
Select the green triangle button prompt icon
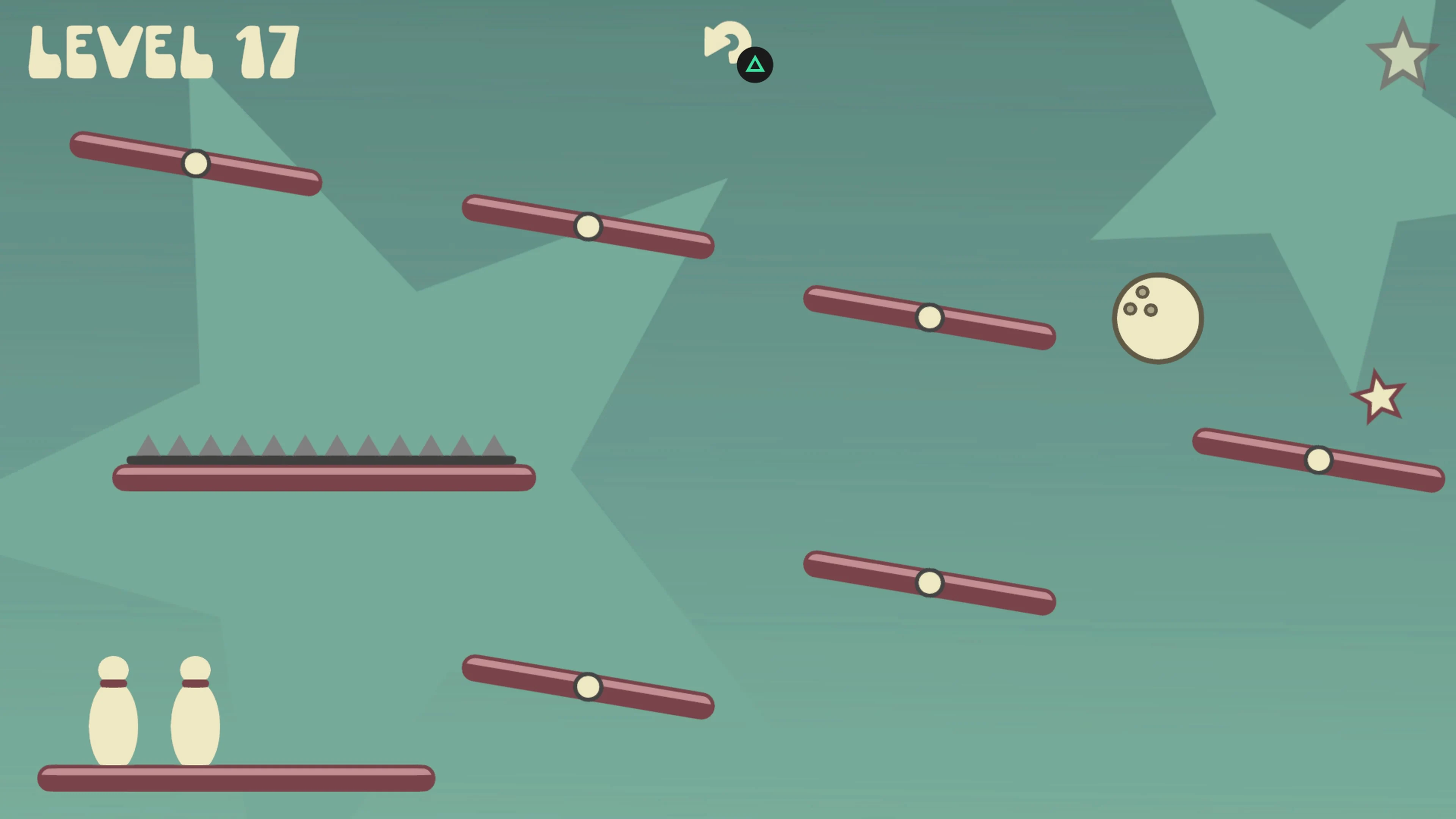point(755,65)
